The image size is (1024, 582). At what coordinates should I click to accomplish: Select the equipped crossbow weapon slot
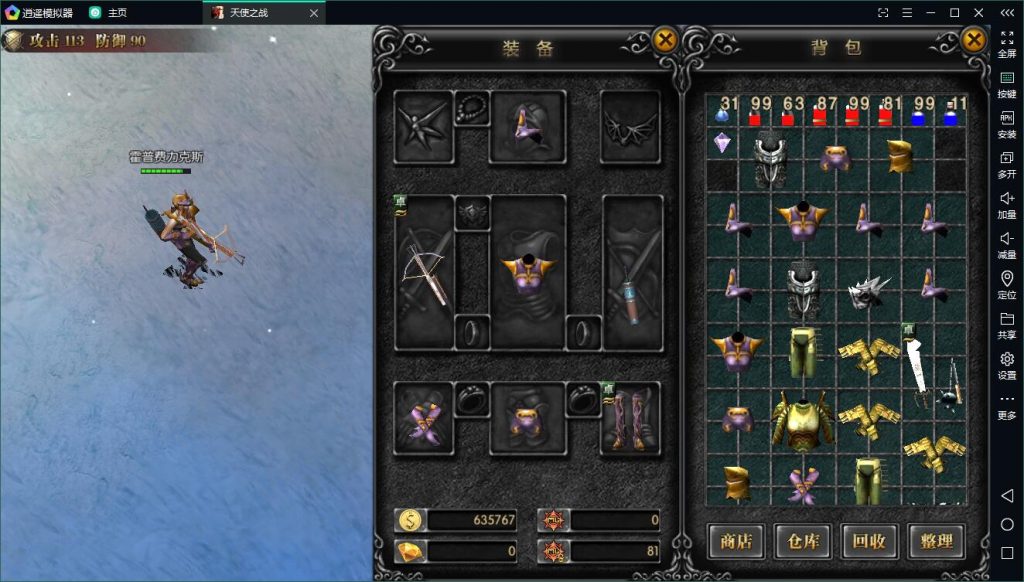tap(424, 272)
